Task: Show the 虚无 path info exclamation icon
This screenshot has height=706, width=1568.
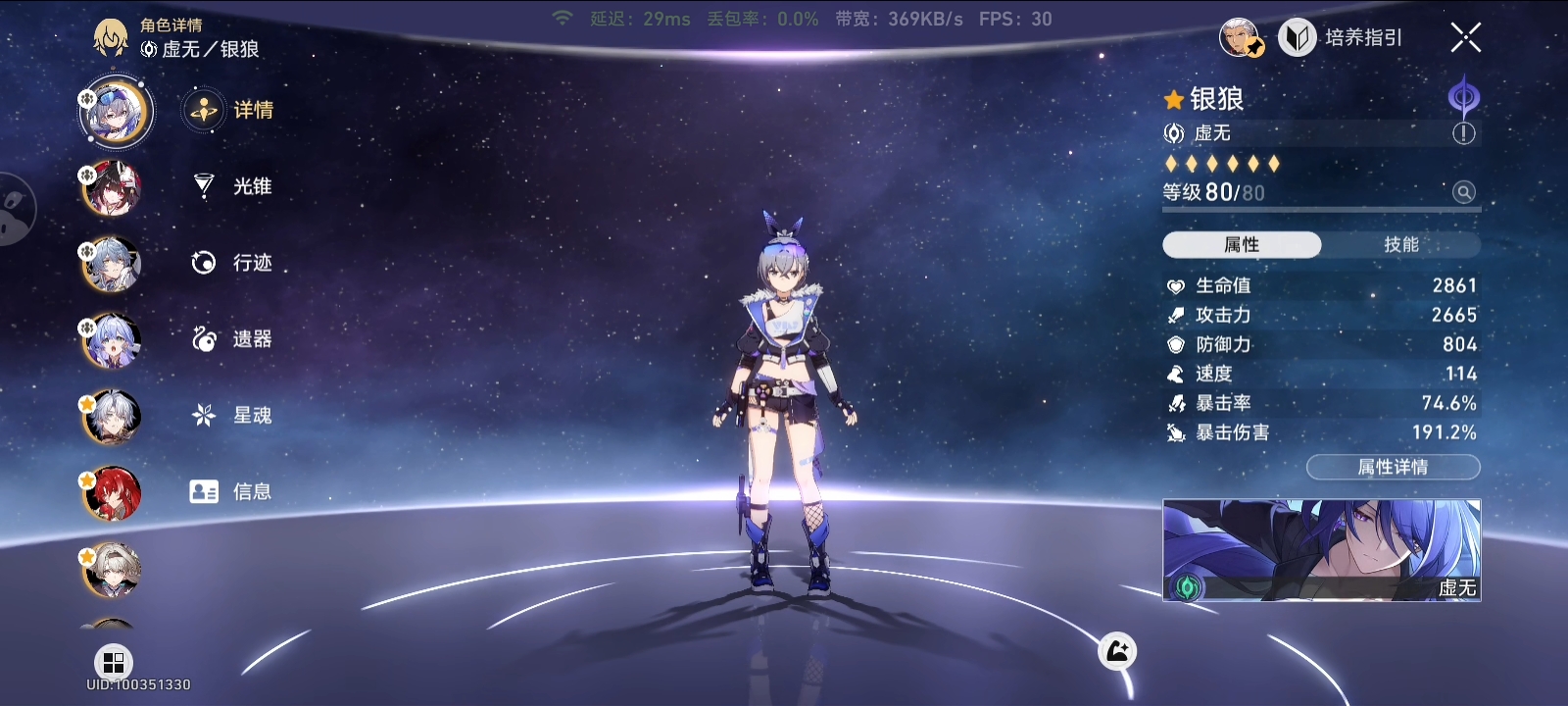Action: tap(1463, 133)
